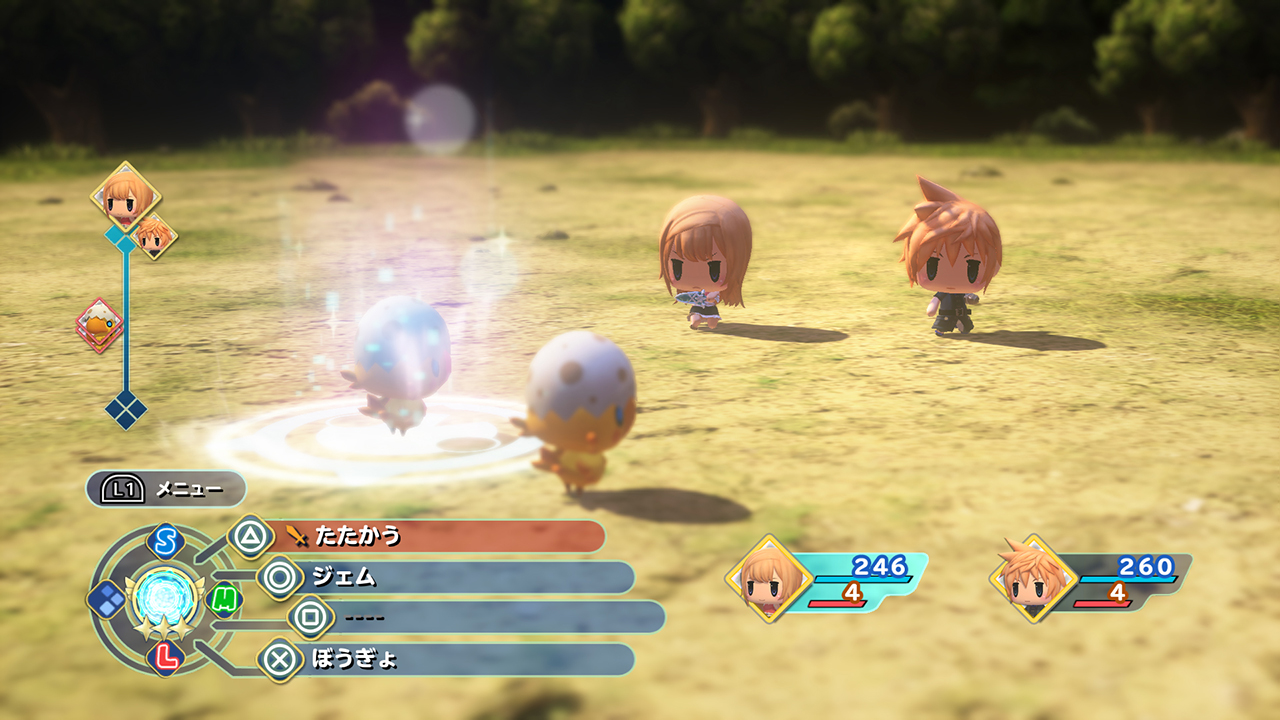Select the blank ---- command row
This screenshot has height=720, width=1280.
tap(480, 617)
